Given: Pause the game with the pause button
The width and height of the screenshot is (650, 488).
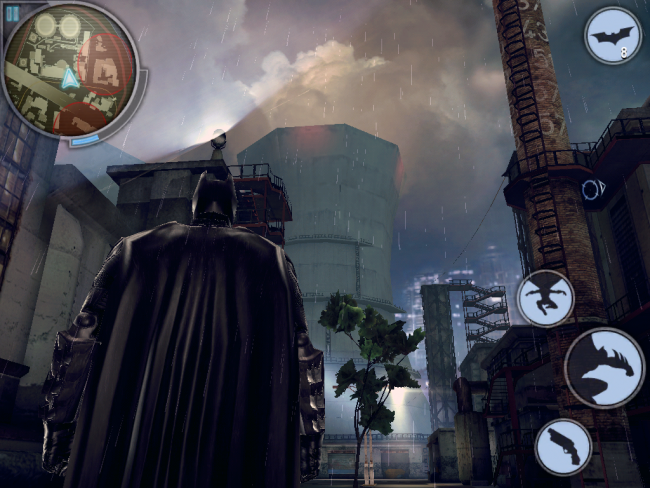Looking at the screenshot, I should (x=13, y=12).
